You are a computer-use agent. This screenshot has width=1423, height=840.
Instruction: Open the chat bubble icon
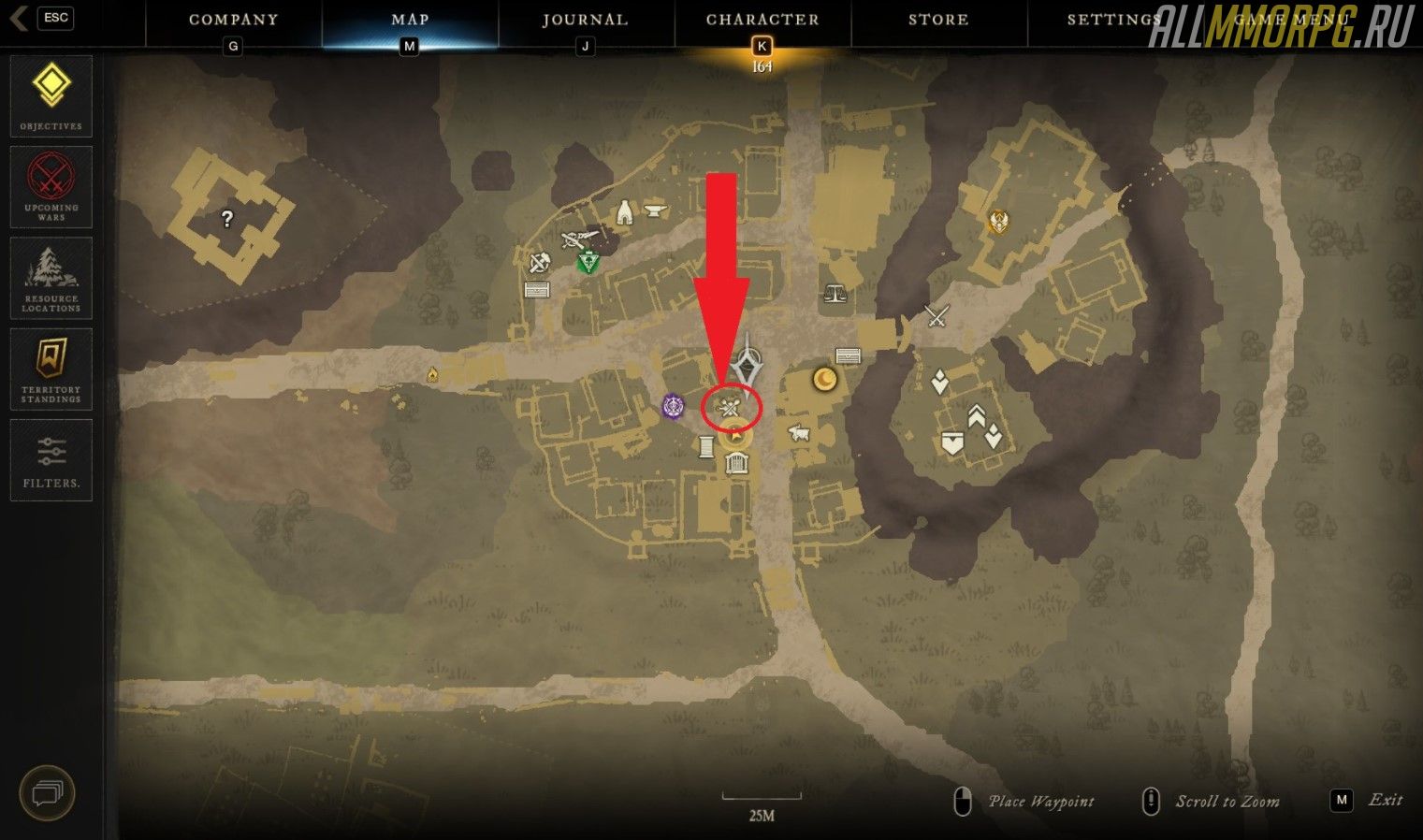point(47,793)
